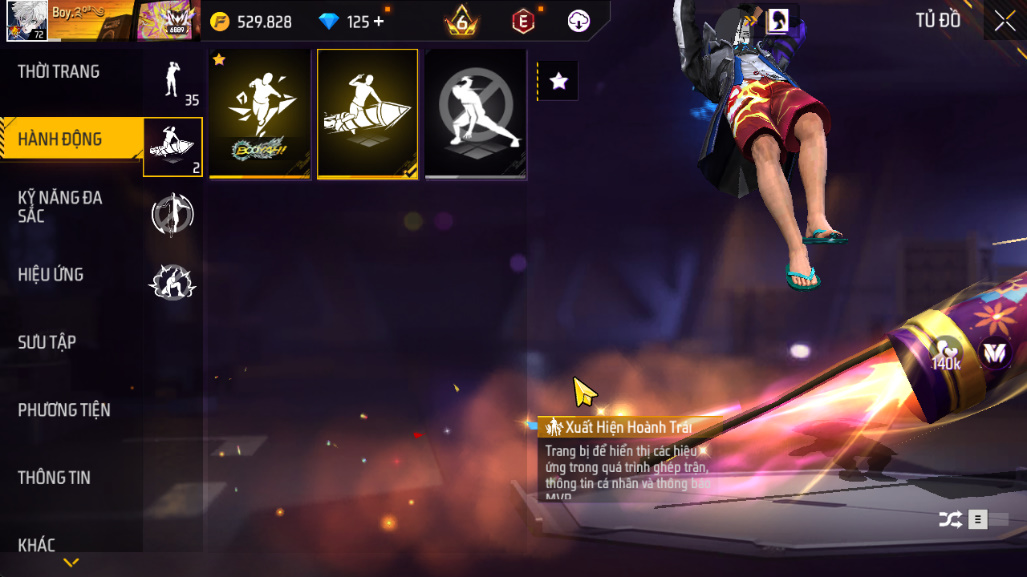Pick the Booyah kick arrival animation card
Screen dimensions: 1027x577
pyautogui.click(x=260, y=114)
